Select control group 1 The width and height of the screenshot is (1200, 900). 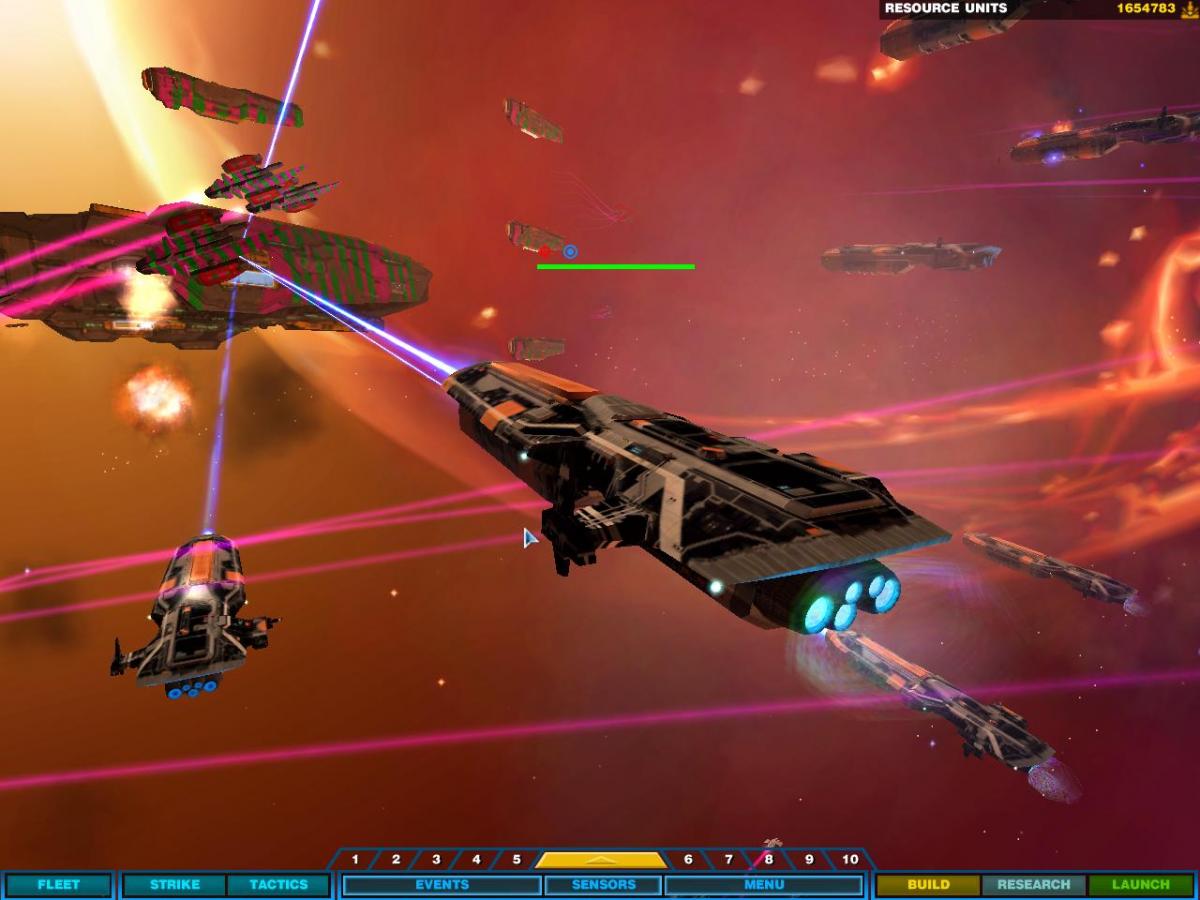pos(355,860)
